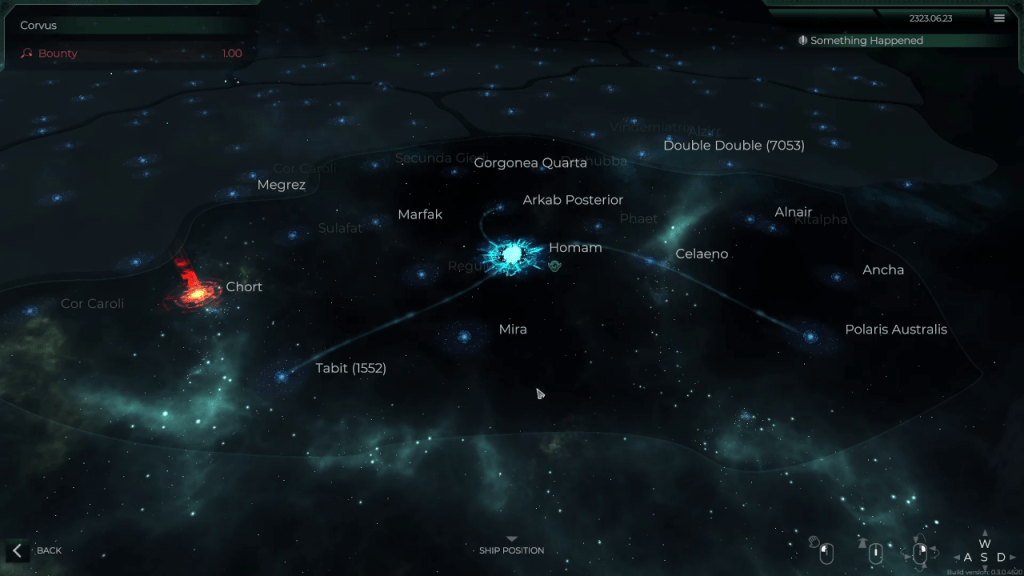Viewport: 1024px width, 576px height.
Task: Pick the Celaeno star system
Action: [x=701, y=254]
